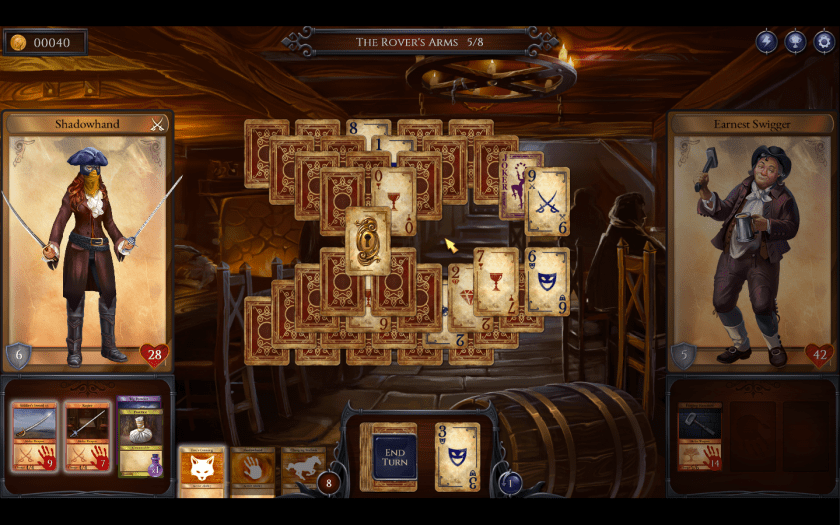
Task: Click the lightning bolt icon at top right
Action: 767,42
